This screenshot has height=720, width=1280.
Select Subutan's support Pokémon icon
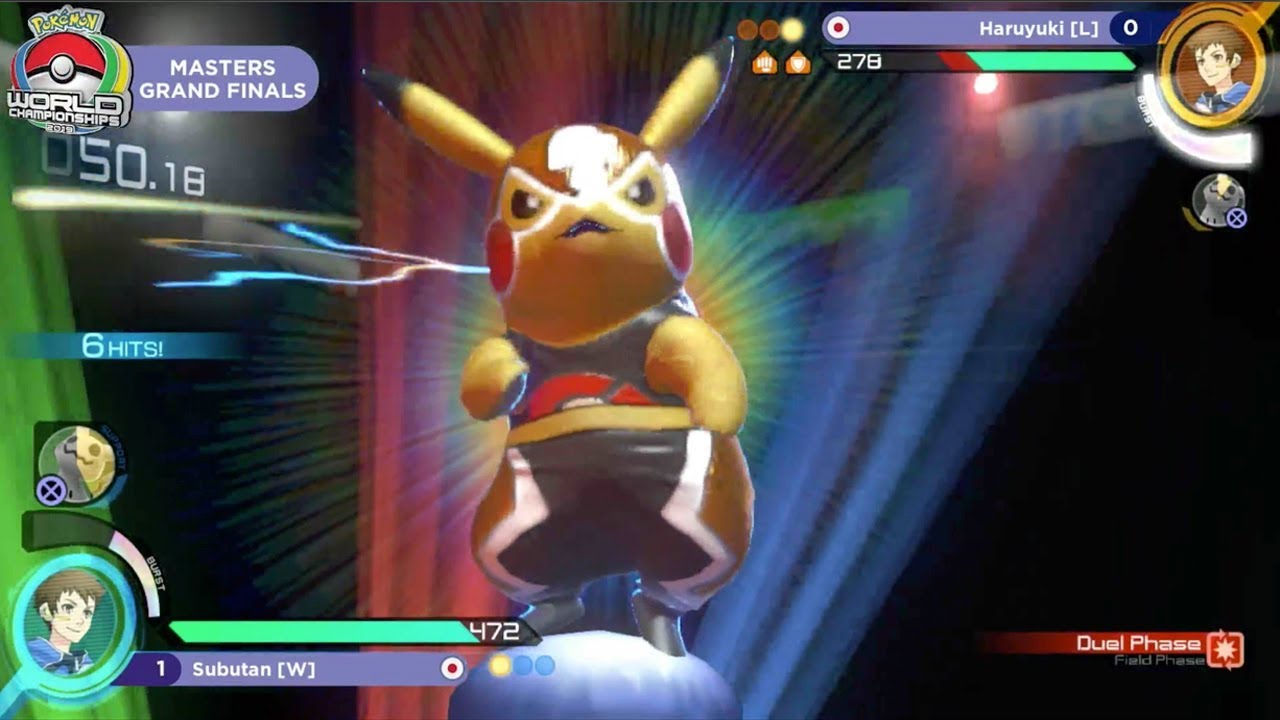coord(77,462)
